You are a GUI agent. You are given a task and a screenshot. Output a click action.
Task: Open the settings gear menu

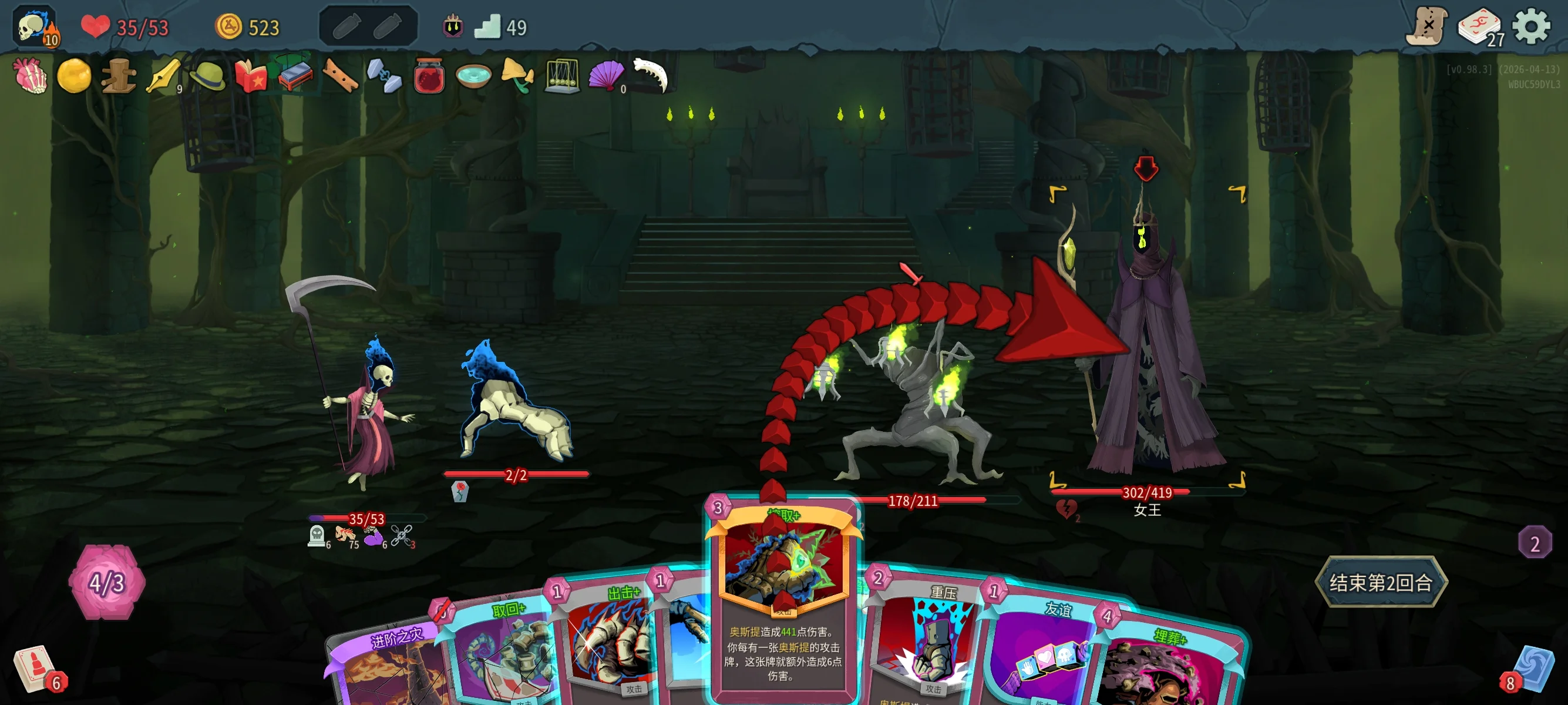click(x=1530, y=27)
